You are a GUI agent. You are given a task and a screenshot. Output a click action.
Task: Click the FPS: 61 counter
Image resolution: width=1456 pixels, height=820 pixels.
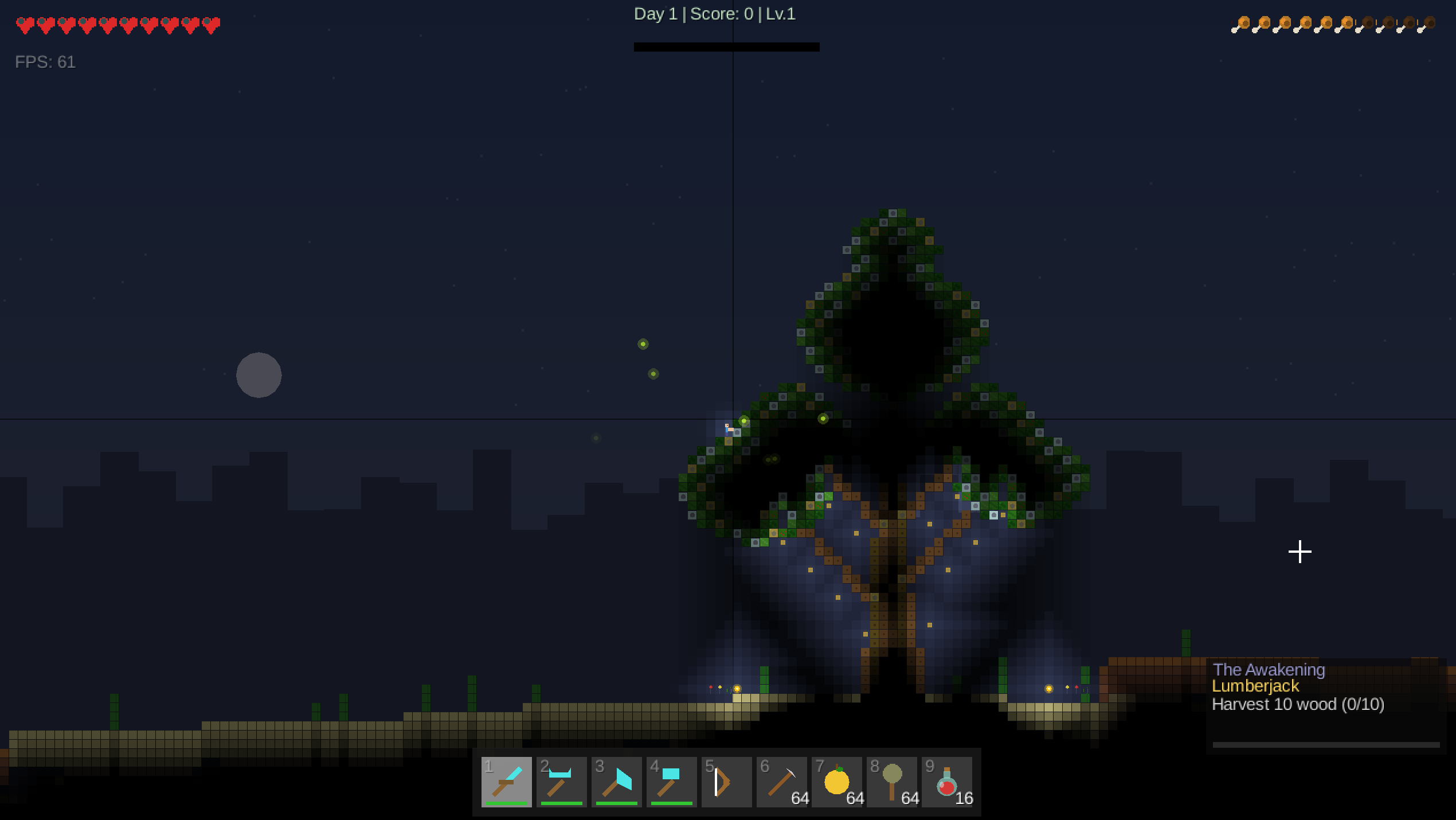[45, 62]
